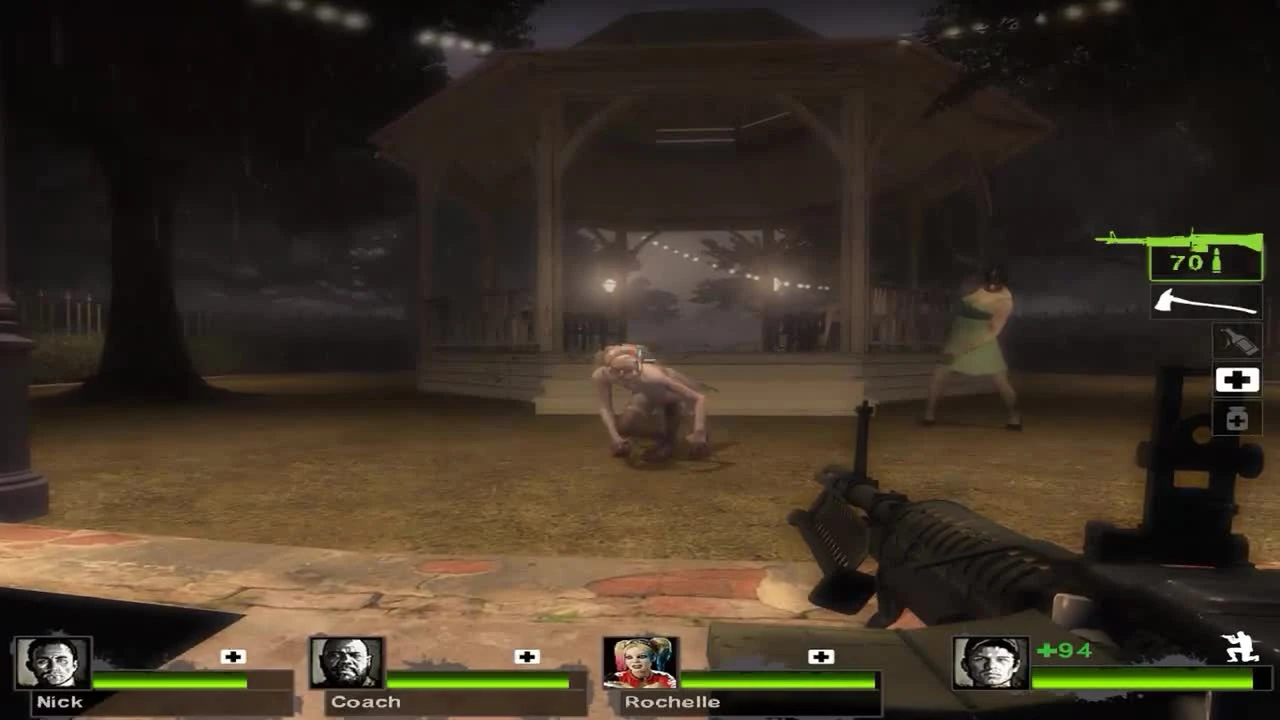This screenshot has height=720, width=1280.
Task: Click Rochelle's character portrait
Action: 642,663
